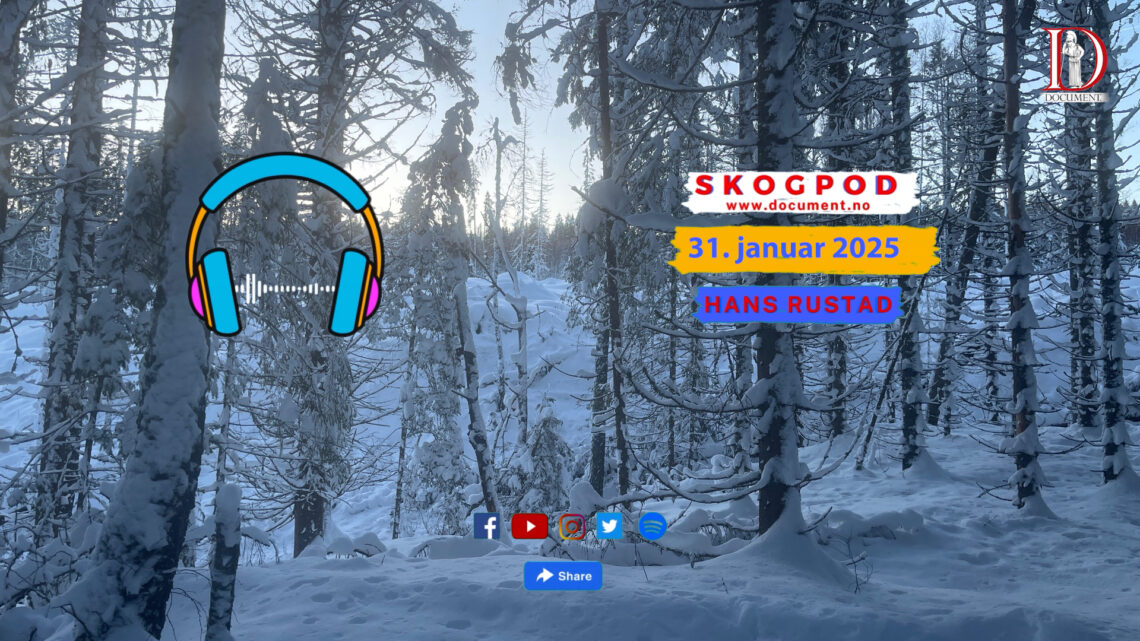Open the Twitter bird icon
1140x641 pixels.
(x=609, y=526)
